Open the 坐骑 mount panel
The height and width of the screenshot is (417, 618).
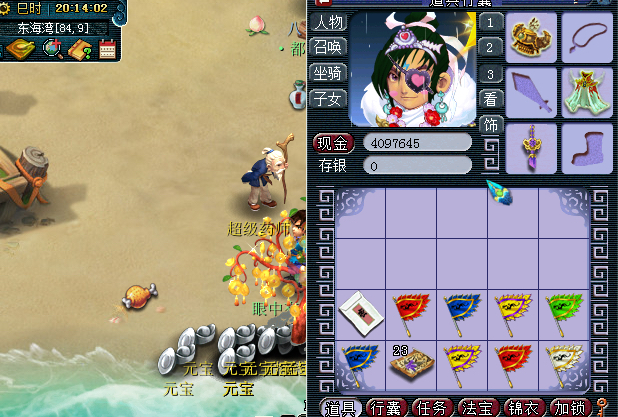[x=328, y=72]
